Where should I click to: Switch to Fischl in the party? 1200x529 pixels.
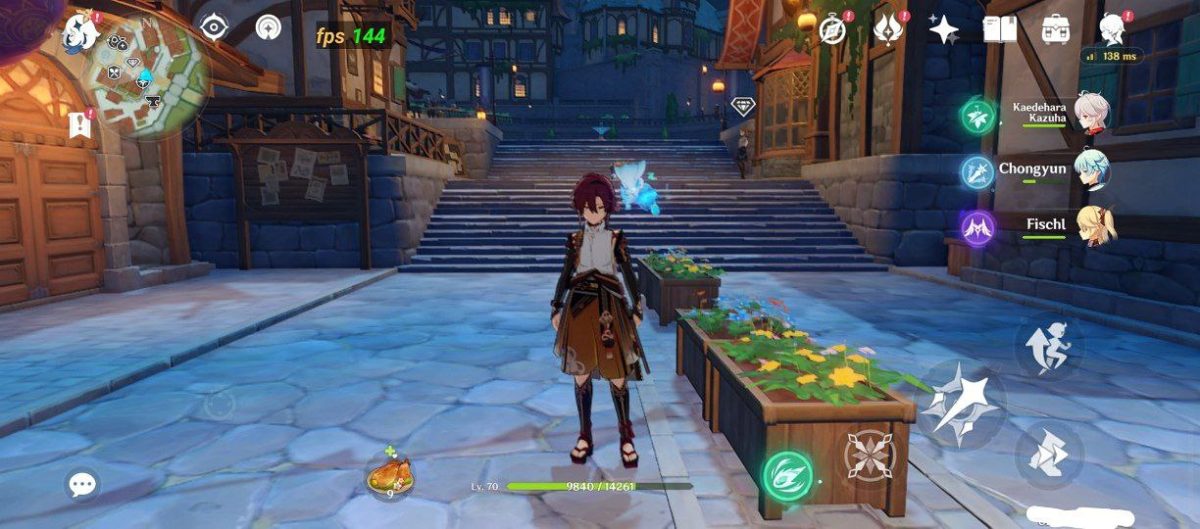pos(1091,225)
